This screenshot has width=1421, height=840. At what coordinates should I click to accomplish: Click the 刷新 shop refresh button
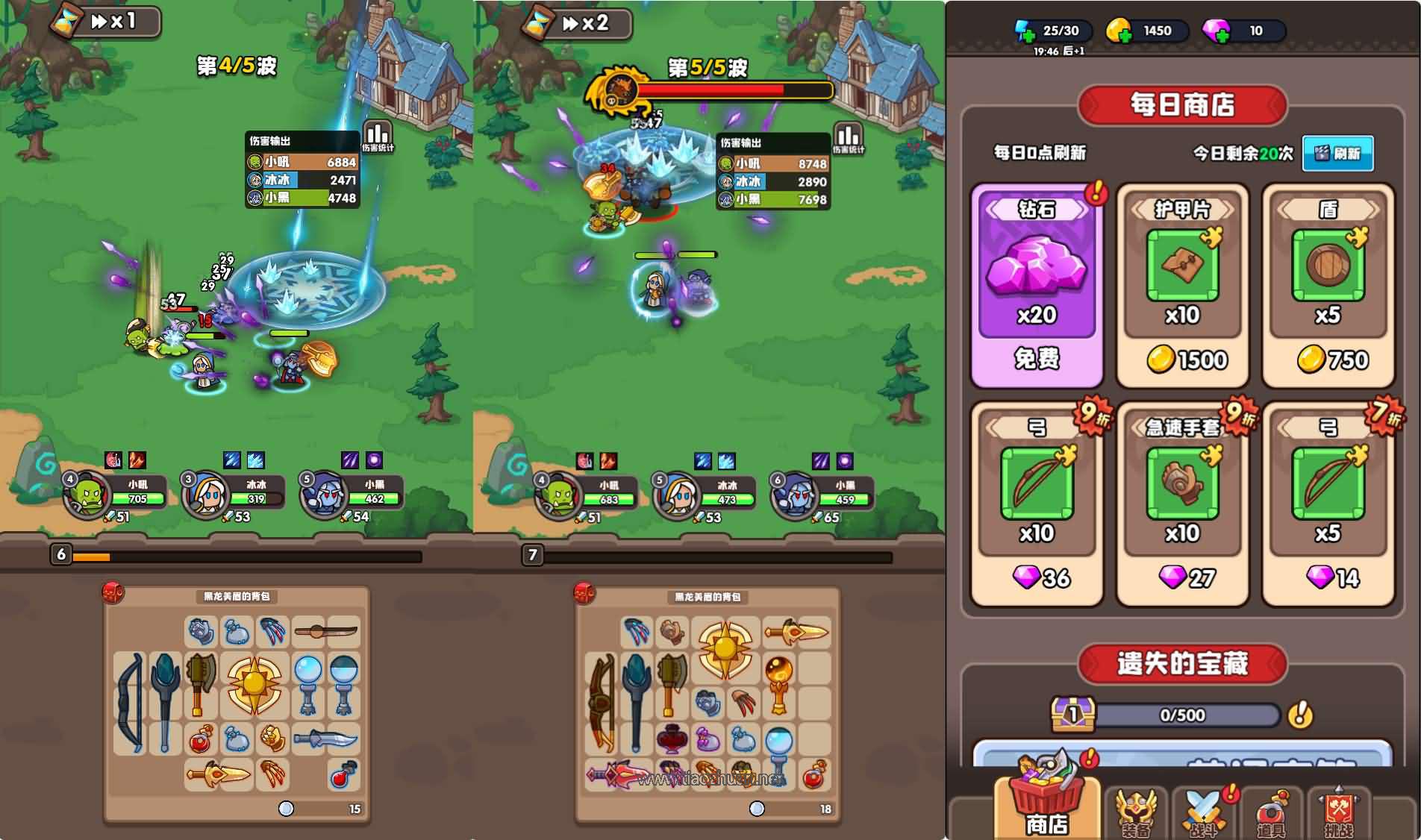1338,154
